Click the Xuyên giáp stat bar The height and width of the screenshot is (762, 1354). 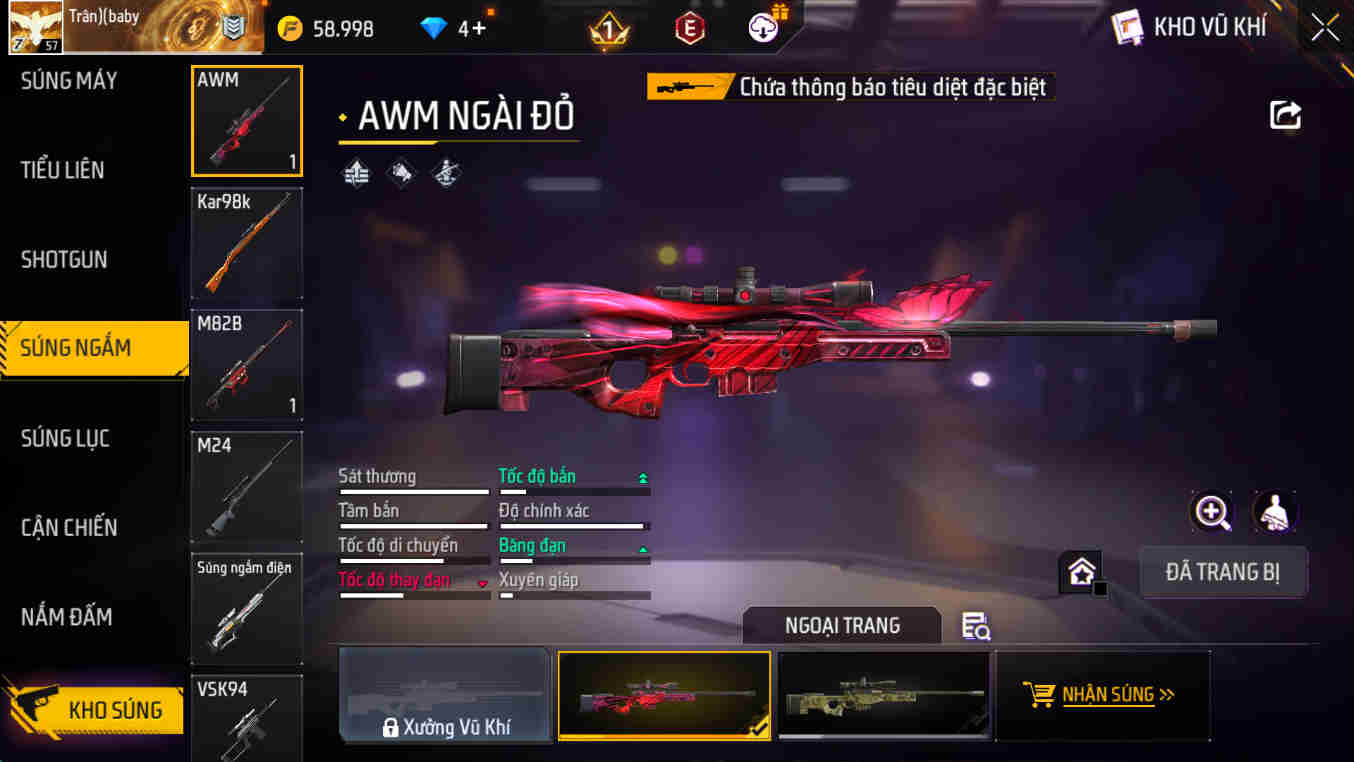click(x=573, y=585)
